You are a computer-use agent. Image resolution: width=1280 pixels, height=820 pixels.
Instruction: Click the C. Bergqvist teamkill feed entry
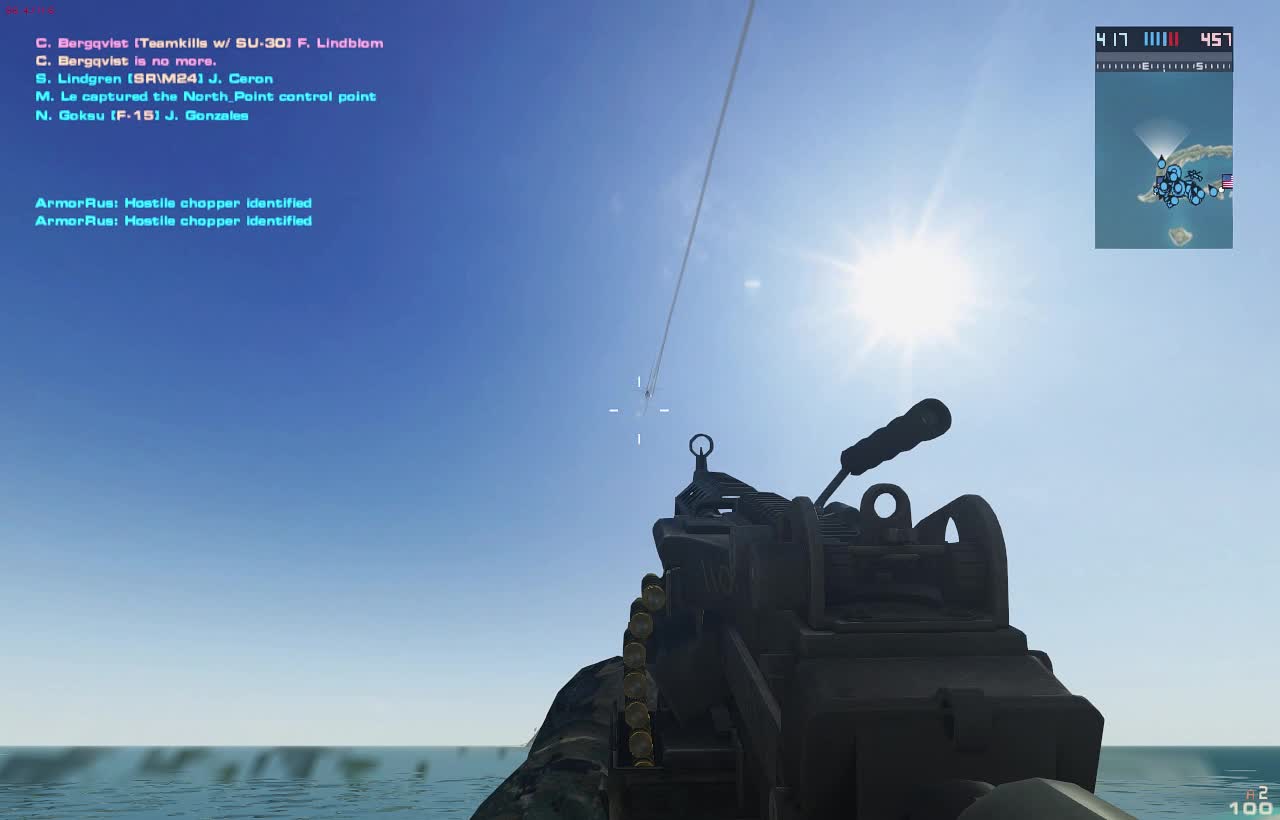pyautogui.click(x=208, y=42)
